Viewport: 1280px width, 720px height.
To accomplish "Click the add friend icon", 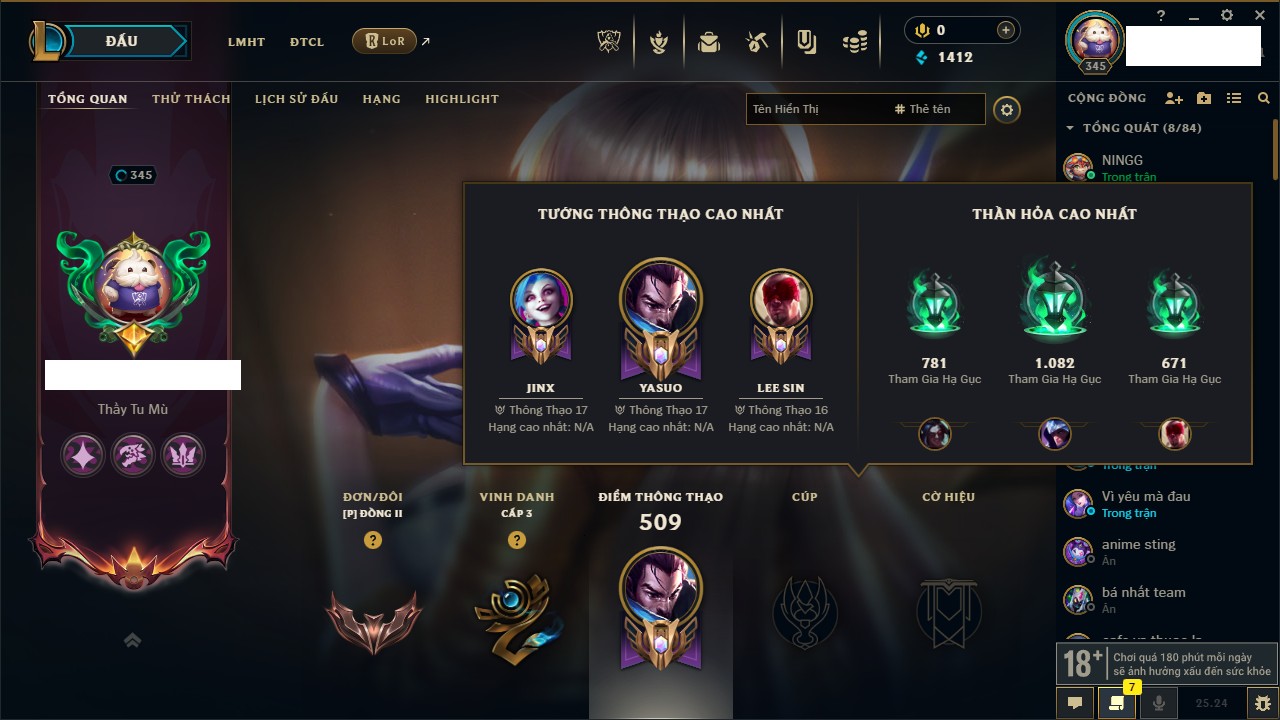I will (x=1174, y=98).
